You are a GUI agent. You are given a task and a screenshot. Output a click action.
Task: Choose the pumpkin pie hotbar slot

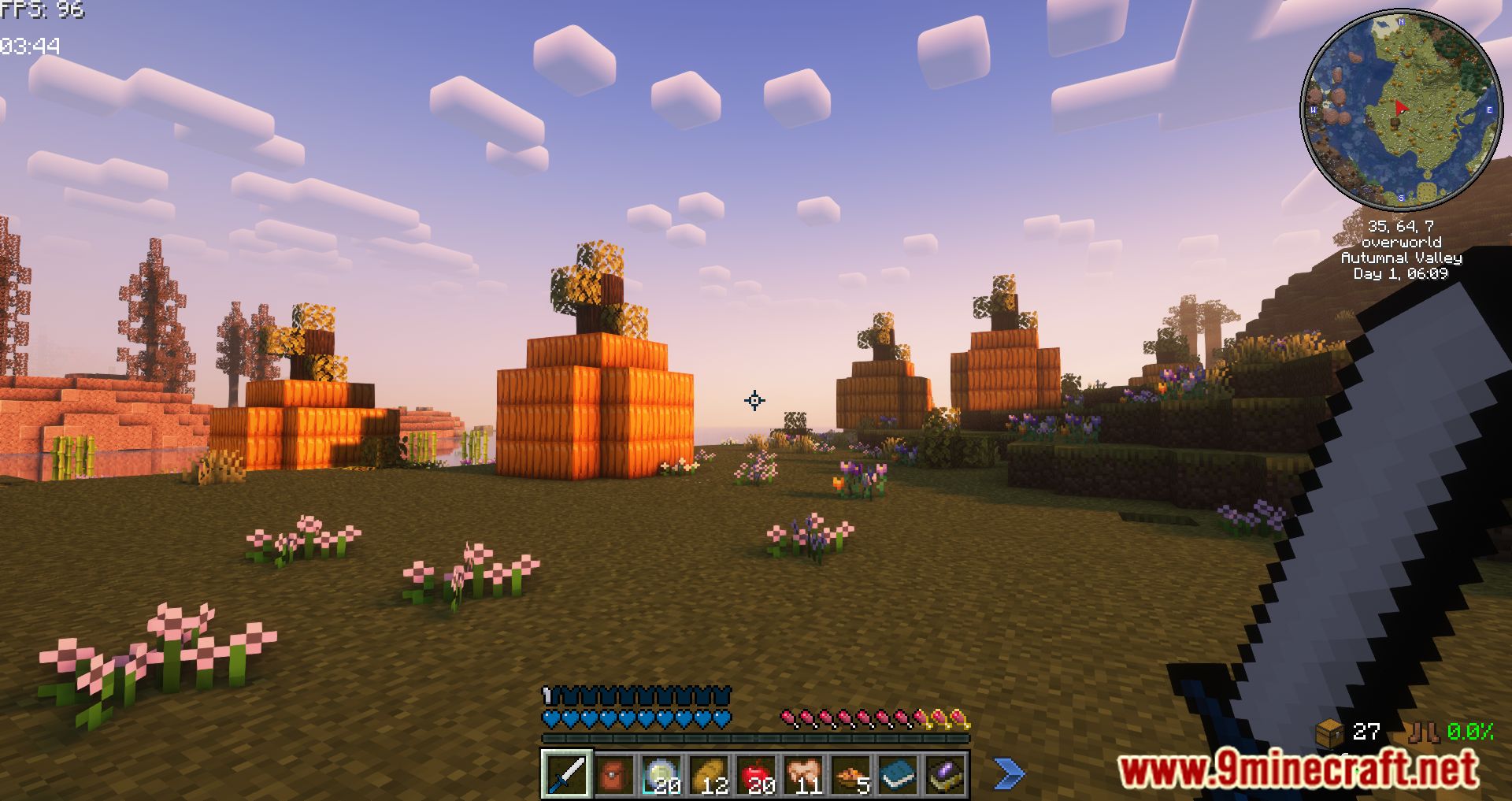click(850, 774)
